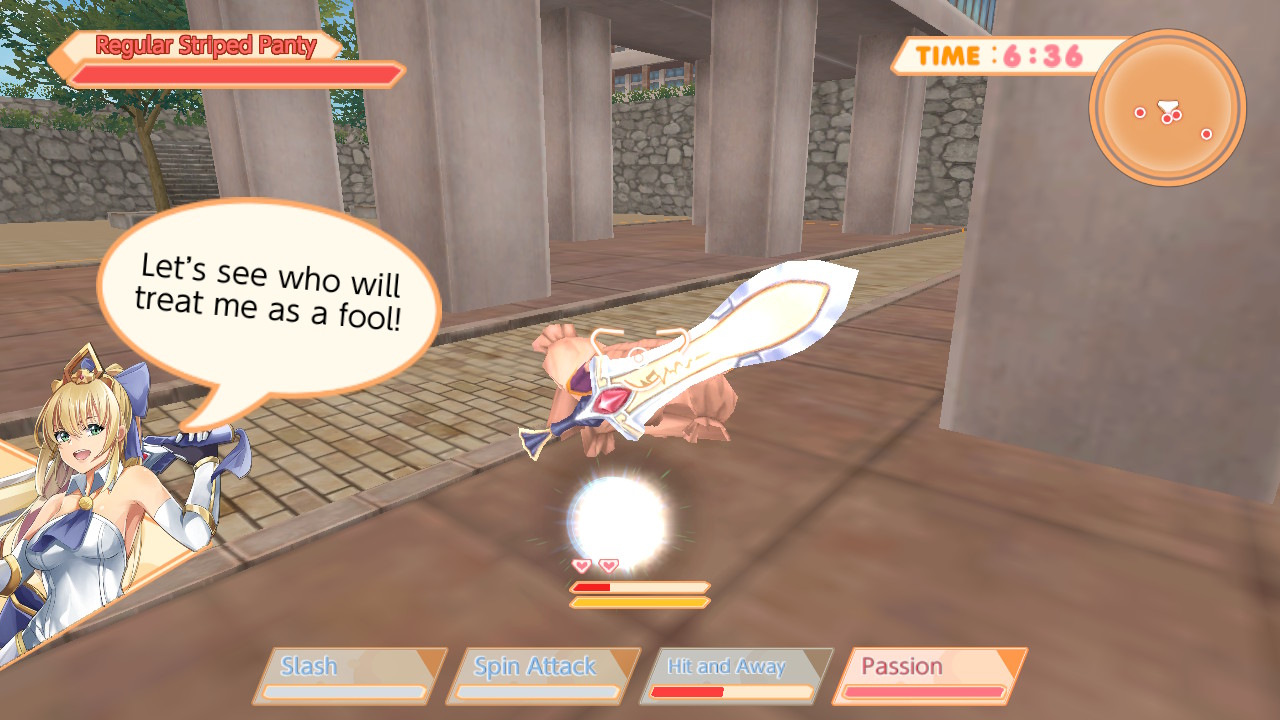This screenshot has height=720, width=1280.
Task: Click the TIME 6:36 countdown display
Action: tap(990, 57)
